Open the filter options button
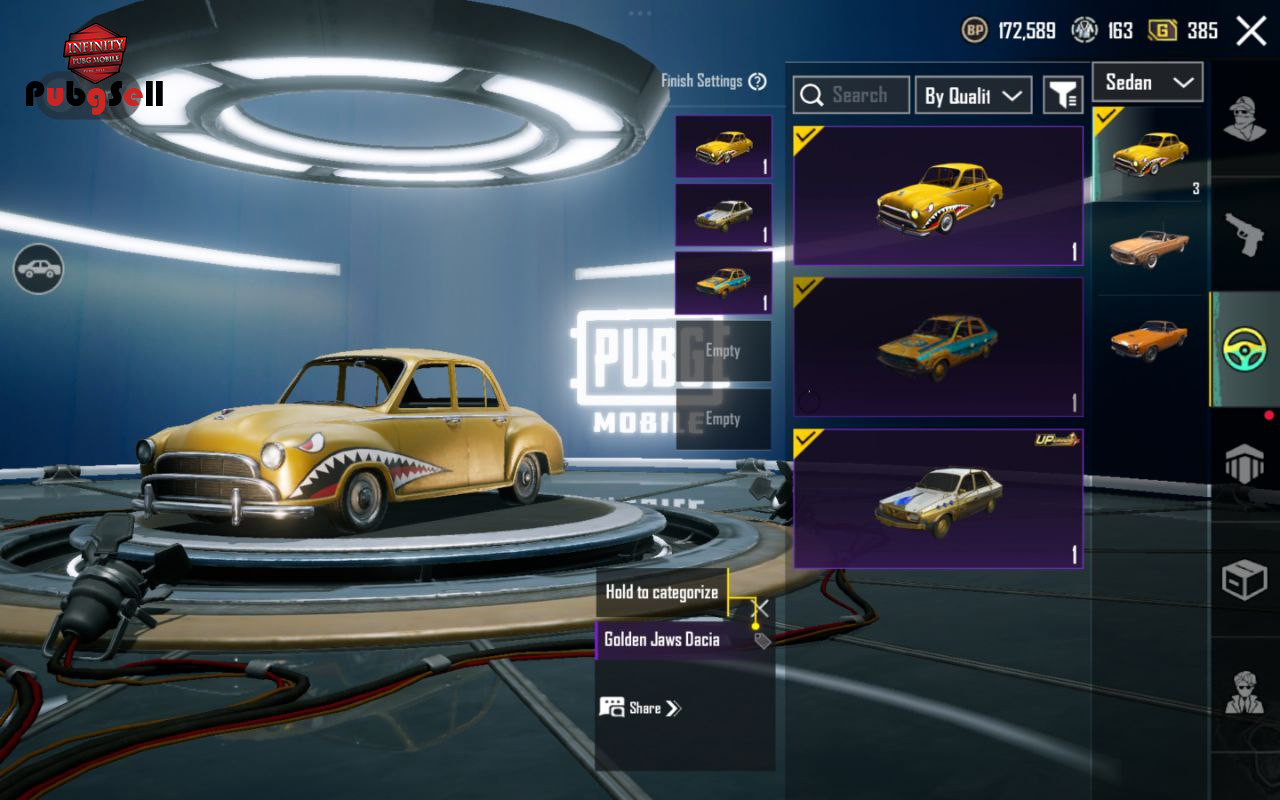1280x800 pixels. (x=1063, y=95)
